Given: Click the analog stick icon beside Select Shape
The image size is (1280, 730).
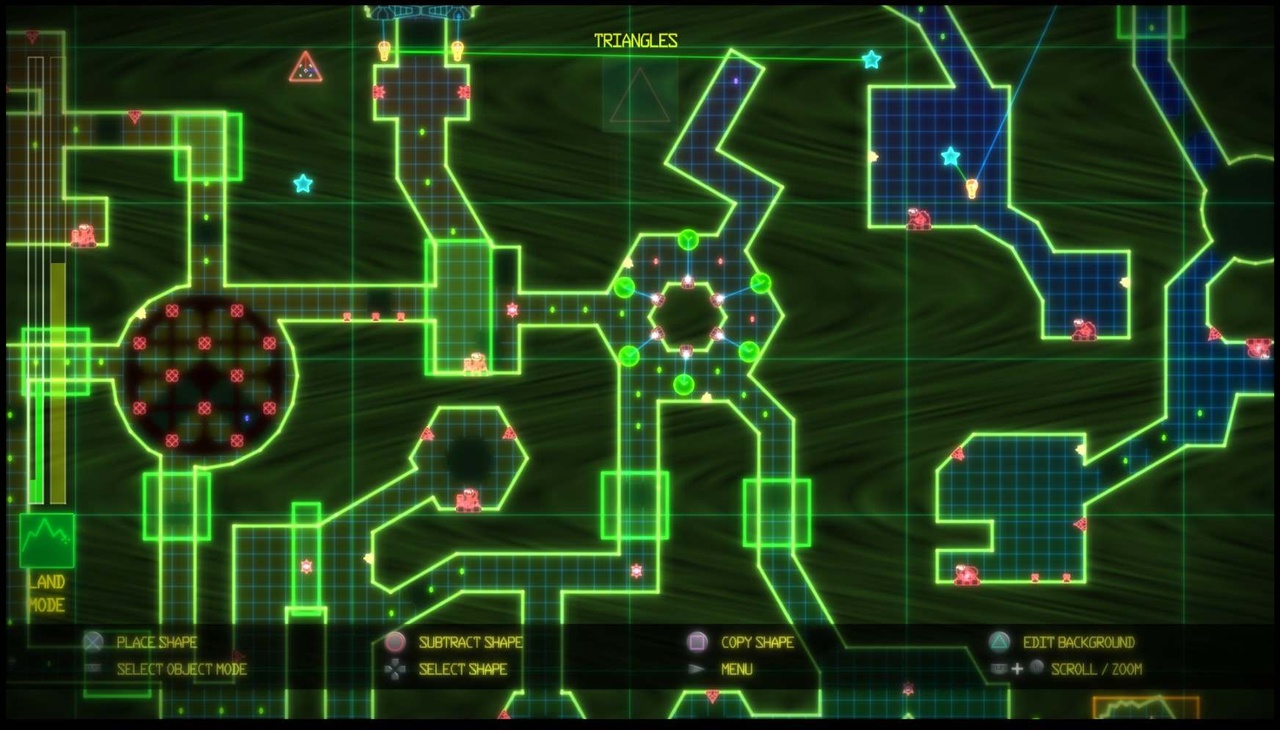Looking at the screenshot, I should click(395, 669).
